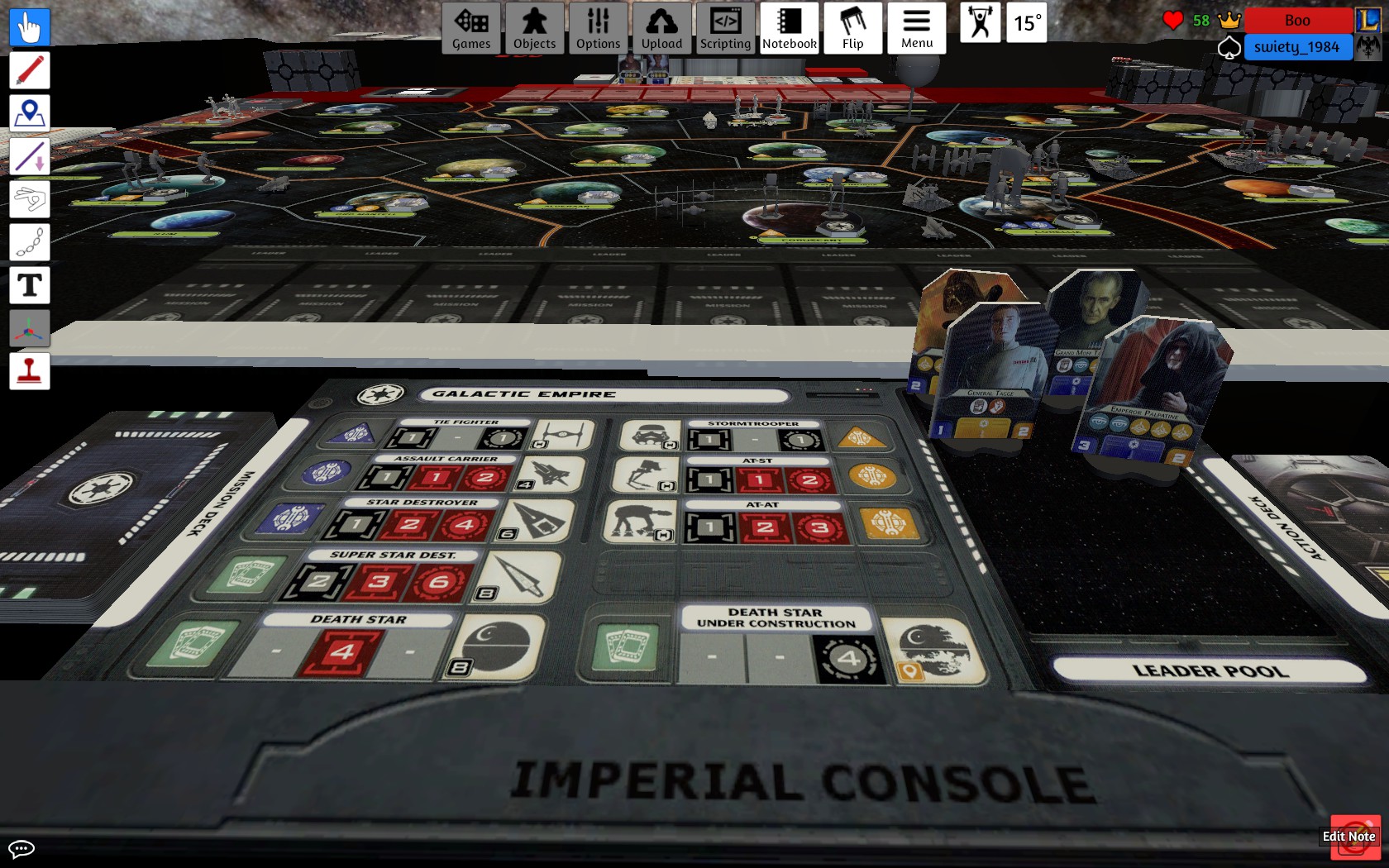Select the red pencil draw tool
The width and height of the screenshot is (1389, 868).
click(30, 70)
